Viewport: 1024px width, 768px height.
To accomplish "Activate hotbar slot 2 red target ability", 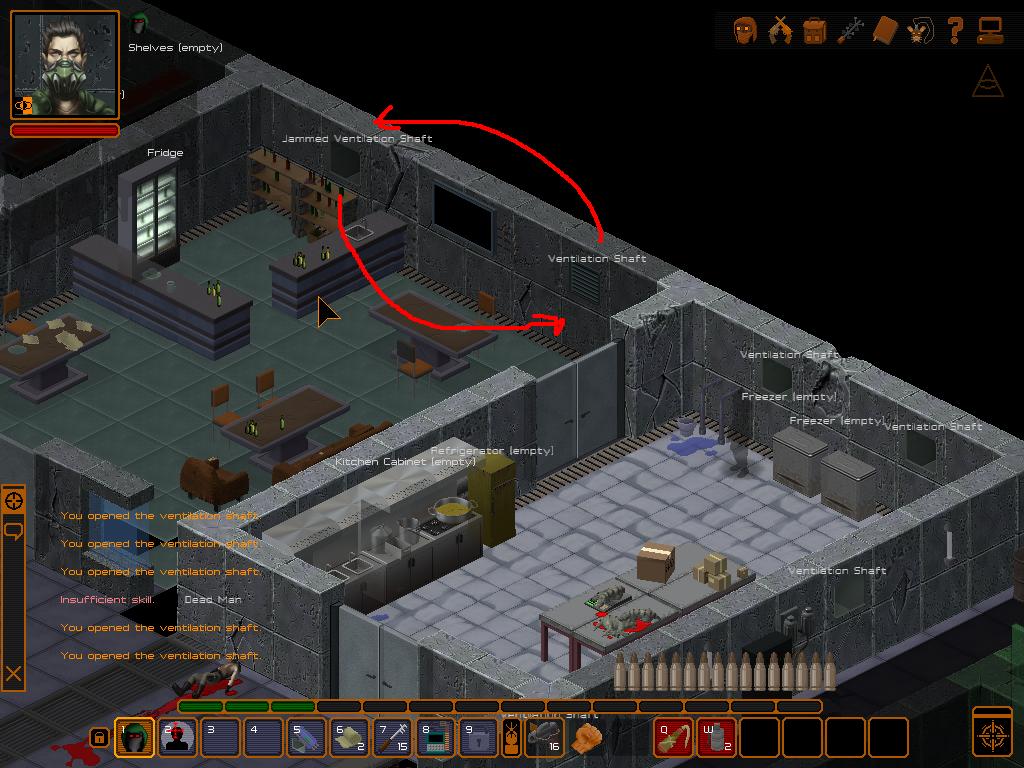I will pos(178,738).
